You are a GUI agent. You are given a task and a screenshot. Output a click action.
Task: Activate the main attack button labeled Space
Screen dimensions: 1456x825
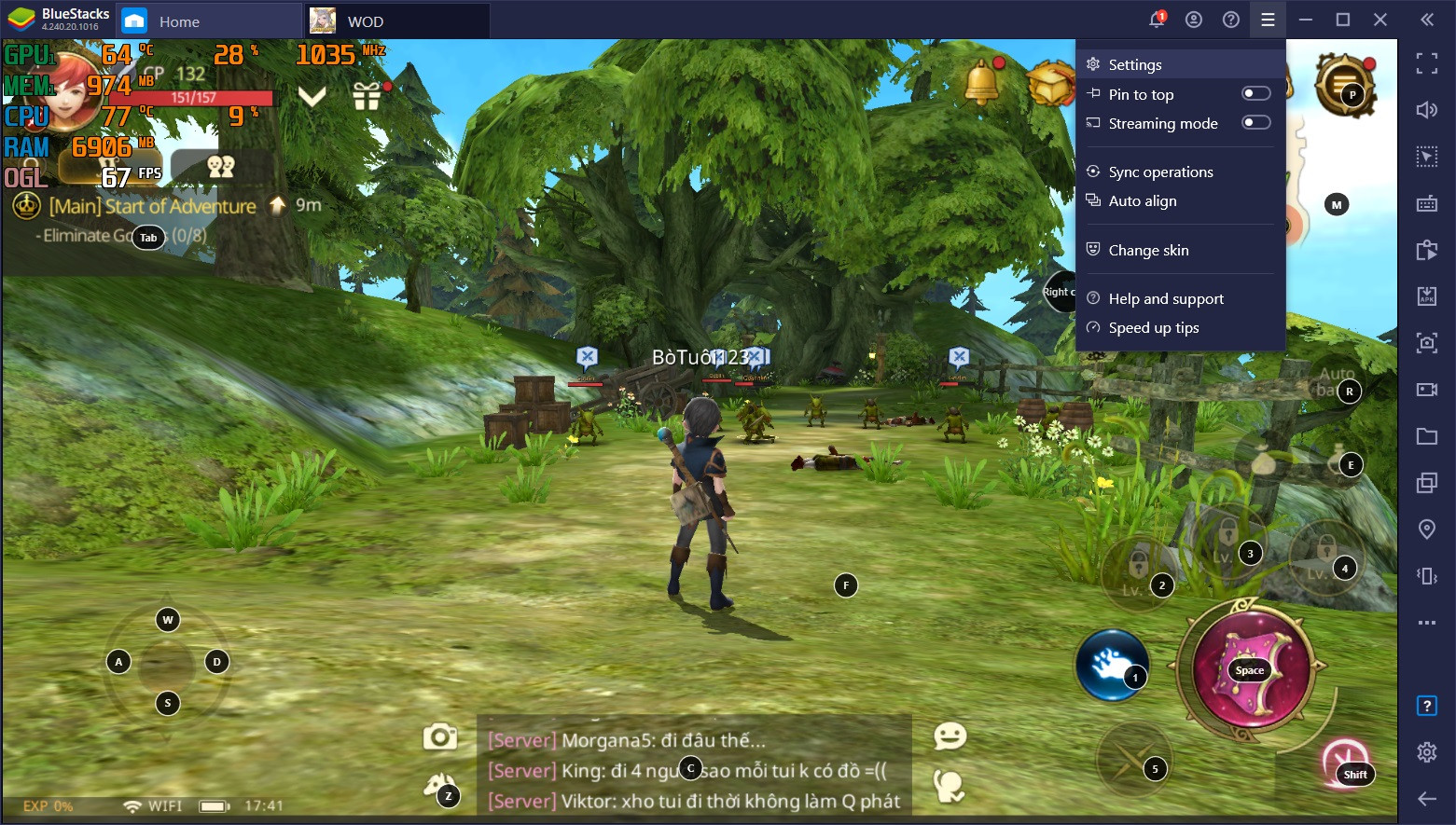tap(1251, 667)
